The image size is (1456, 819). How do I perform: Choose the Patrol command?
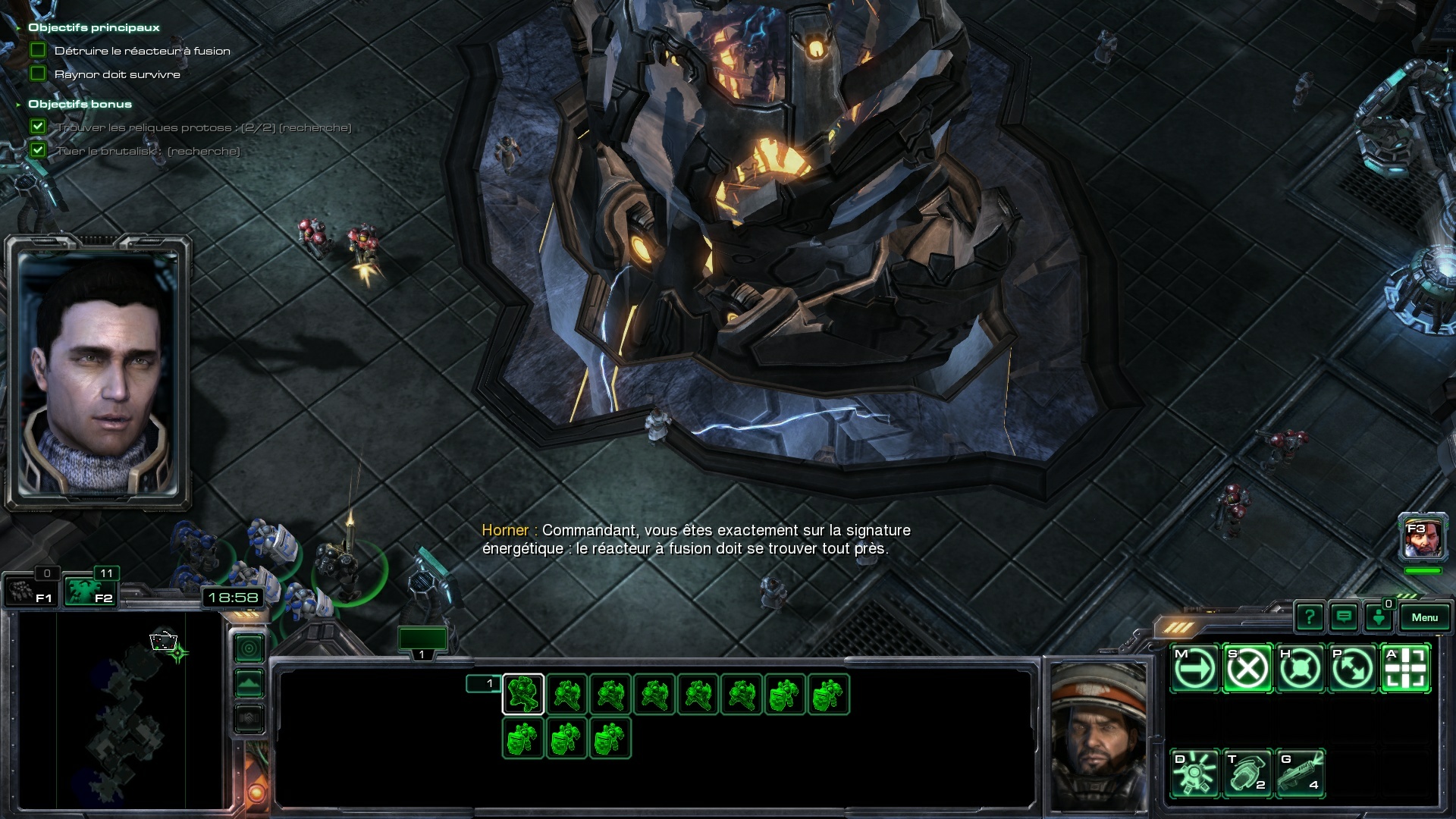point(1353,669)
